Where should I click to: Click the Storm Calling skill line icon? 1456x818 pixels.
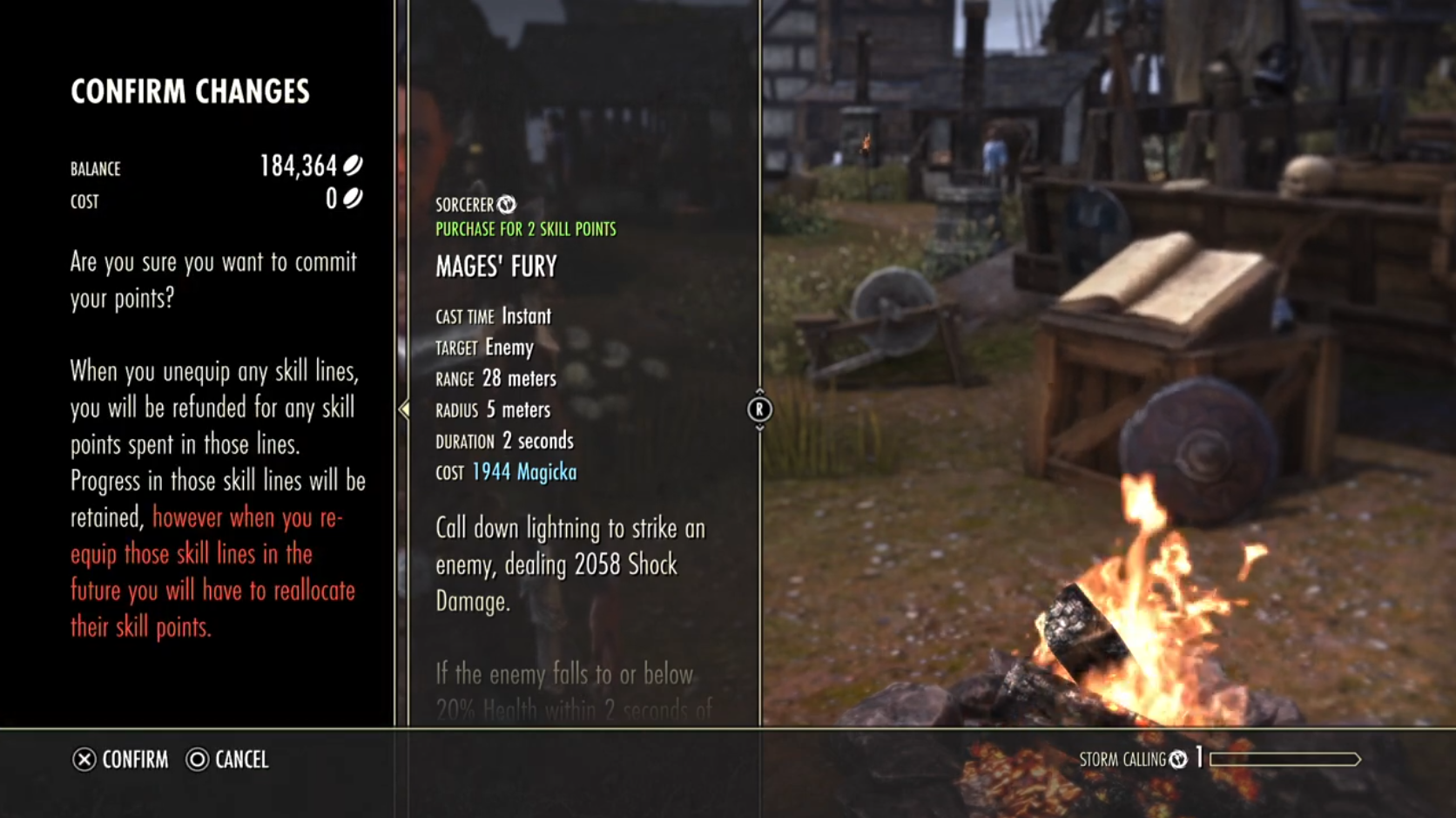[1178, 760]
